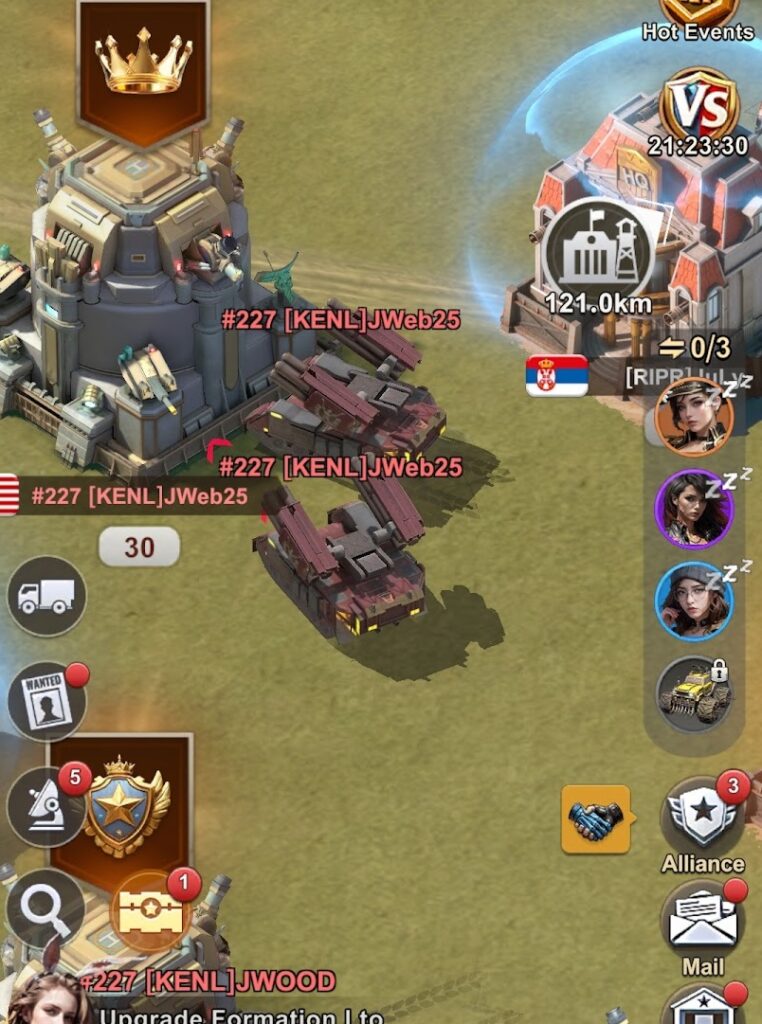Open the Upgrade Formation quest prompt

coord(240,1015)
